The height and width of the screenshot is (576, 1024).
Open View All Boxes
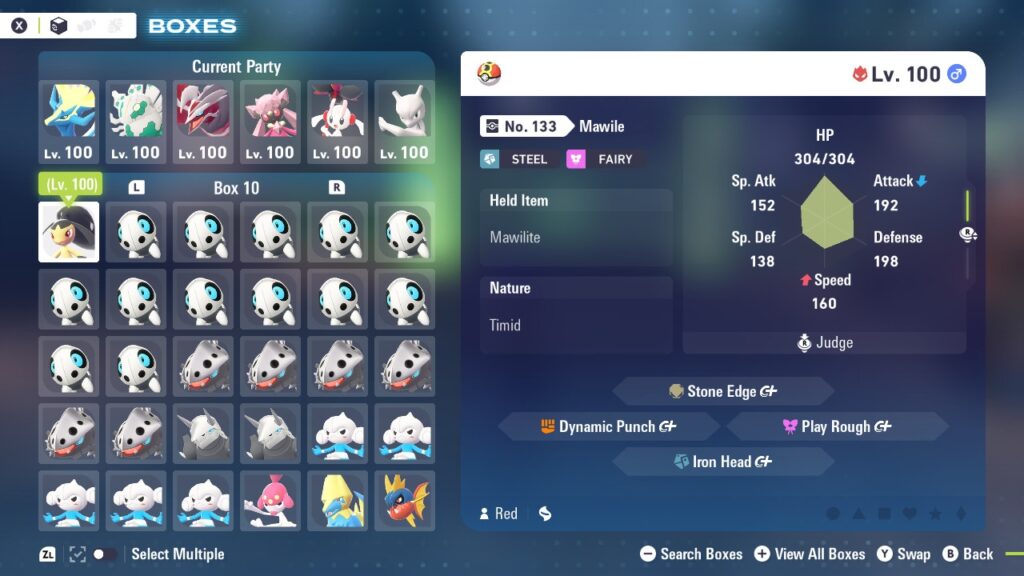pyautogui.click(x=810, y=554)
